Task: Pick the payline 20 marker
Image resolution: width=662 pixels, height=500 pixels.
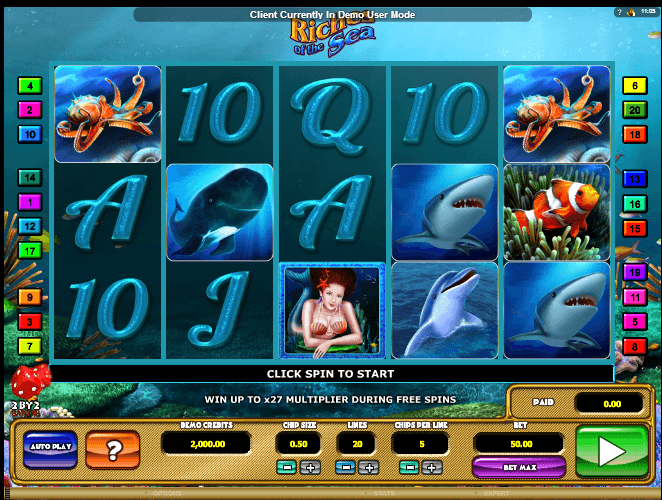Action: coord(634,110)
